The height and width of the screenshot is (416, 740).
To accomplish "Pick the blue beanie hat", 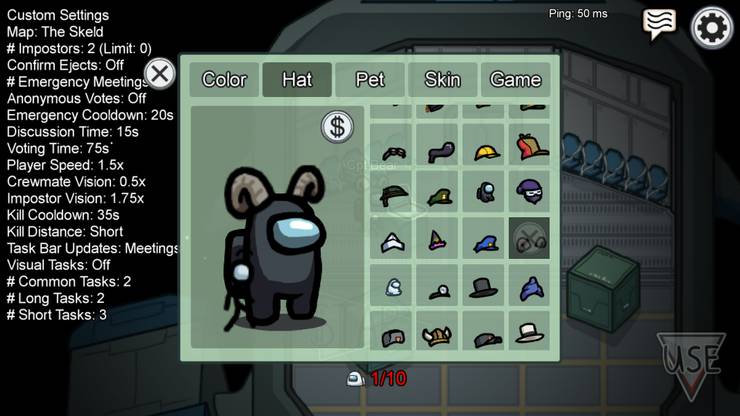I will [x=531, y=287].
